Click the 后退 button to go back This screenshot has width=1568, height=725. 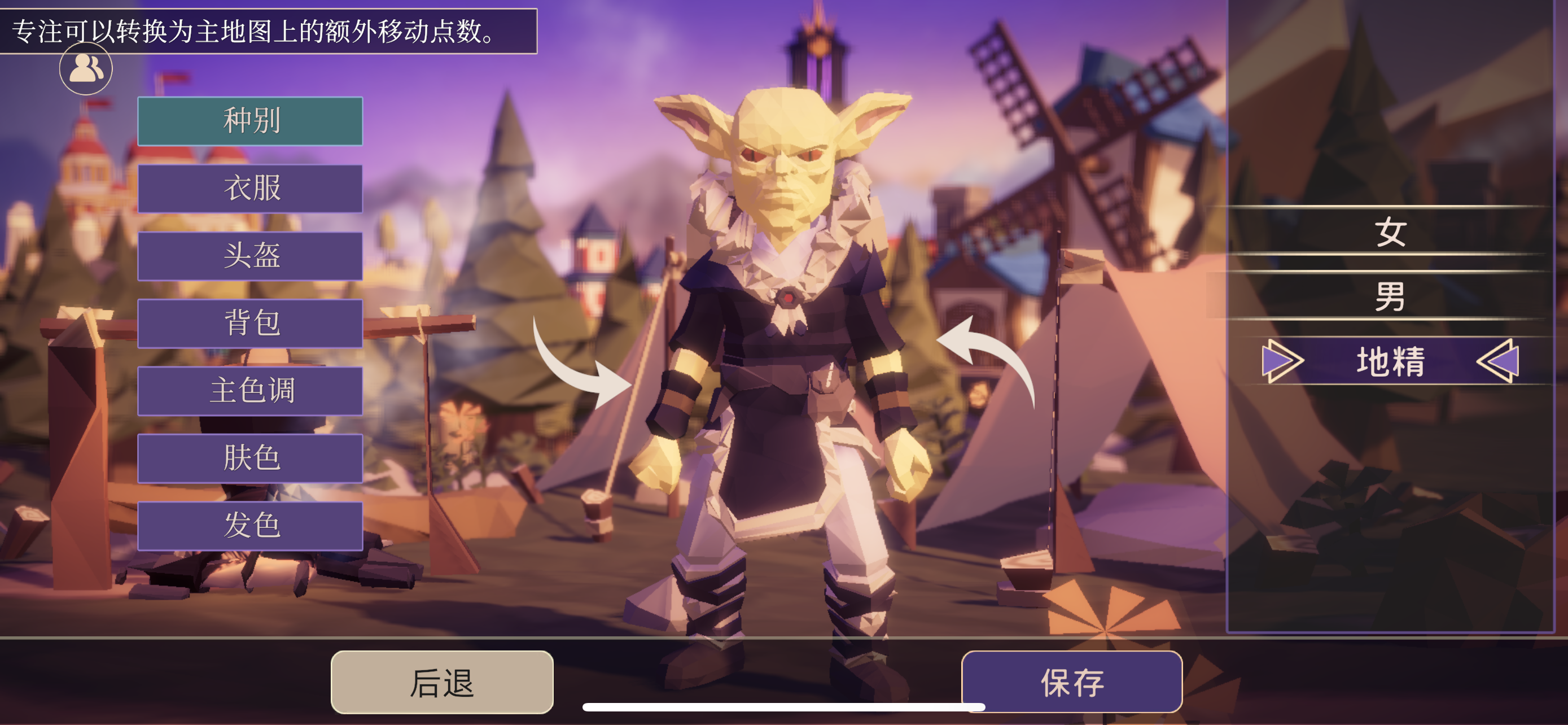point(441,682)
